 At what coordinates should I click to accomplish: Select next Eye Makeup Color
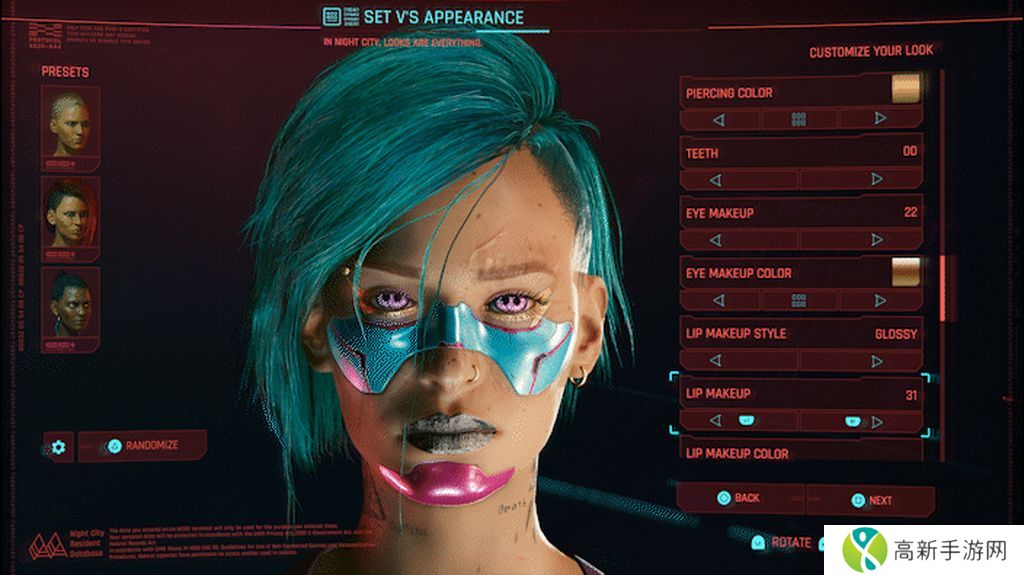(879, 300)
